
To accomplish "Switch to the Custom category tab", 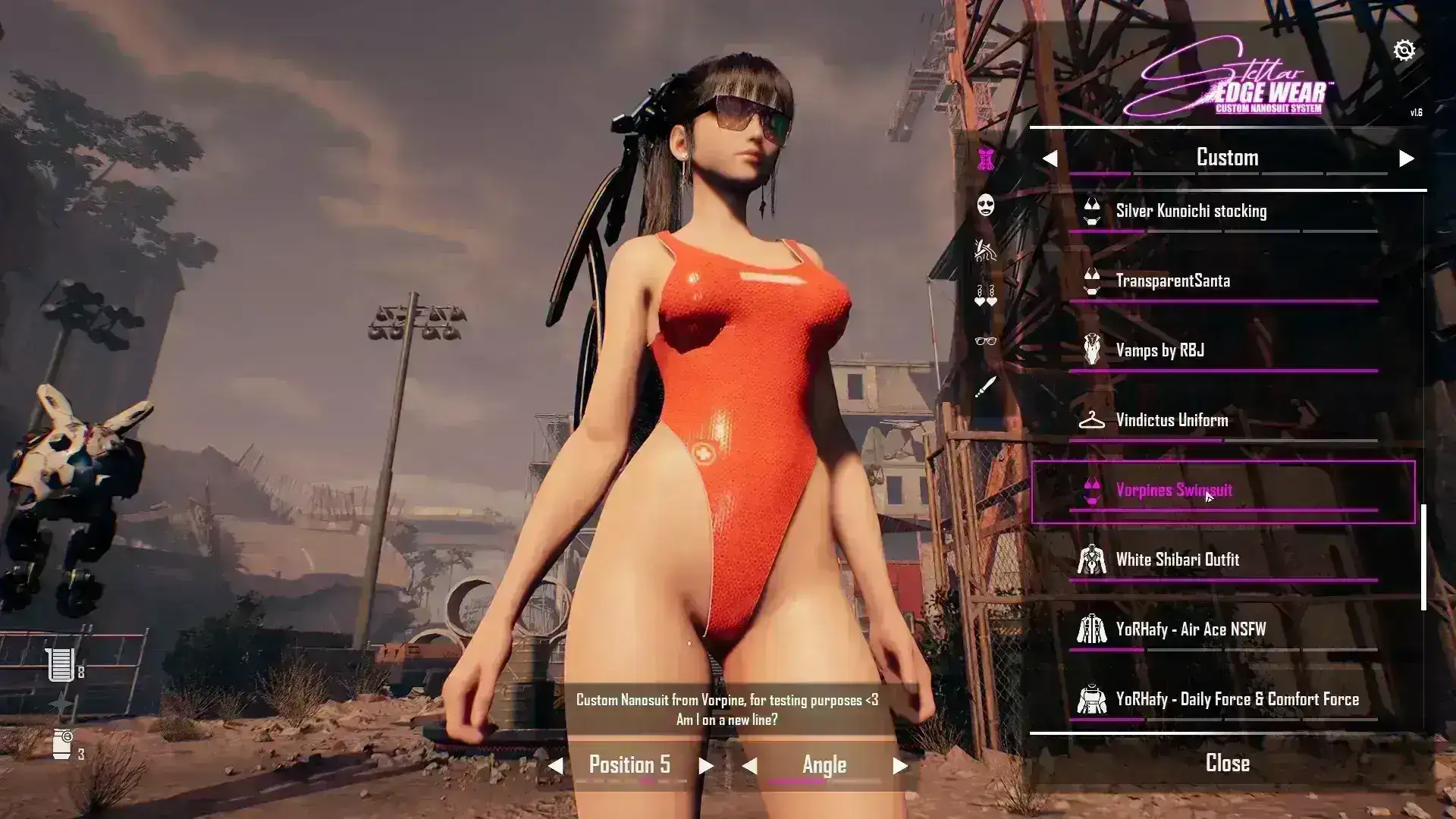I will [1228, 158].
